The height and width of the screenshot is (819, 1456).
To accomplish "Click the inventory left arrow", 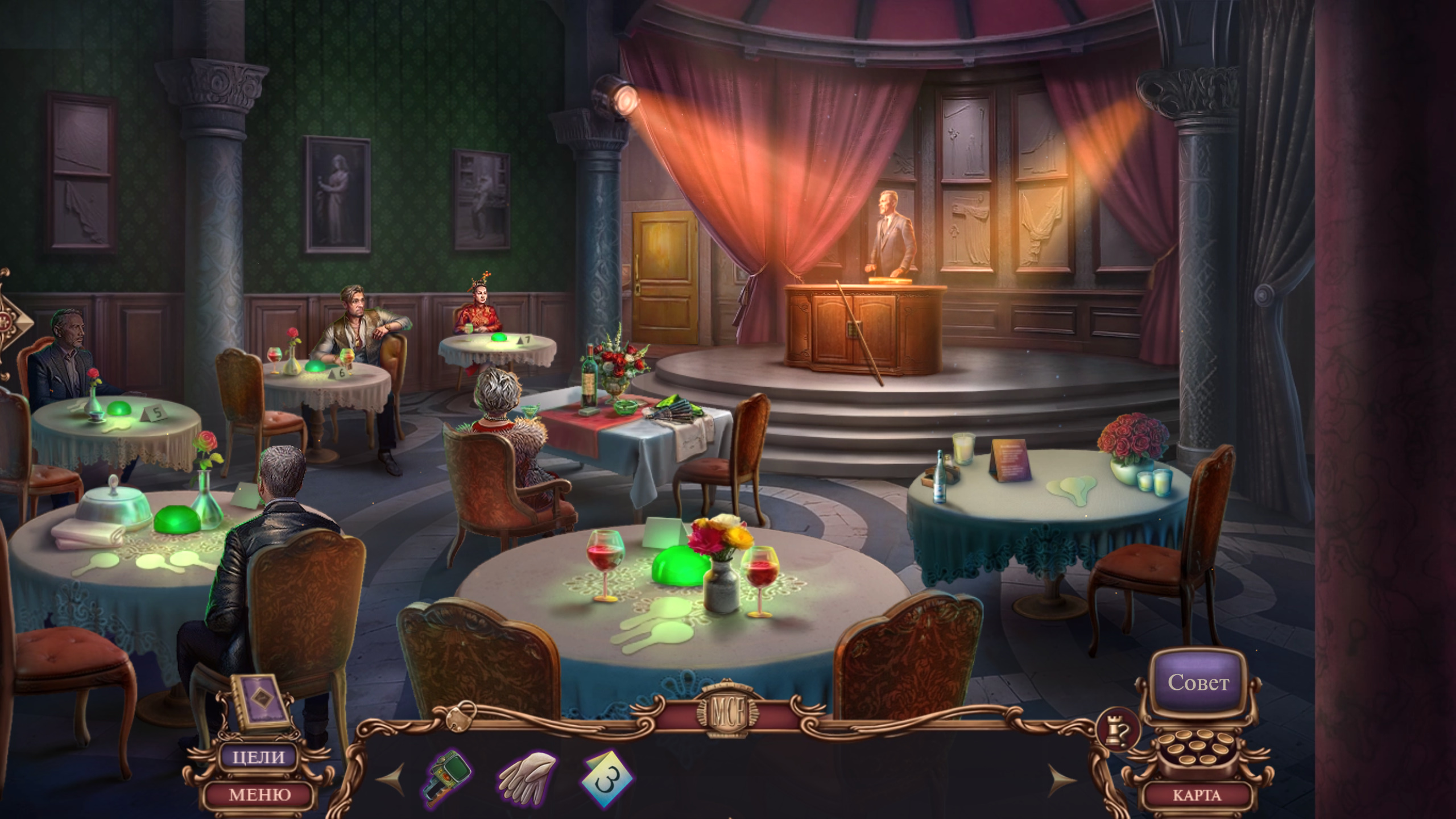I will pyautogui.click(x=392, y=779).
